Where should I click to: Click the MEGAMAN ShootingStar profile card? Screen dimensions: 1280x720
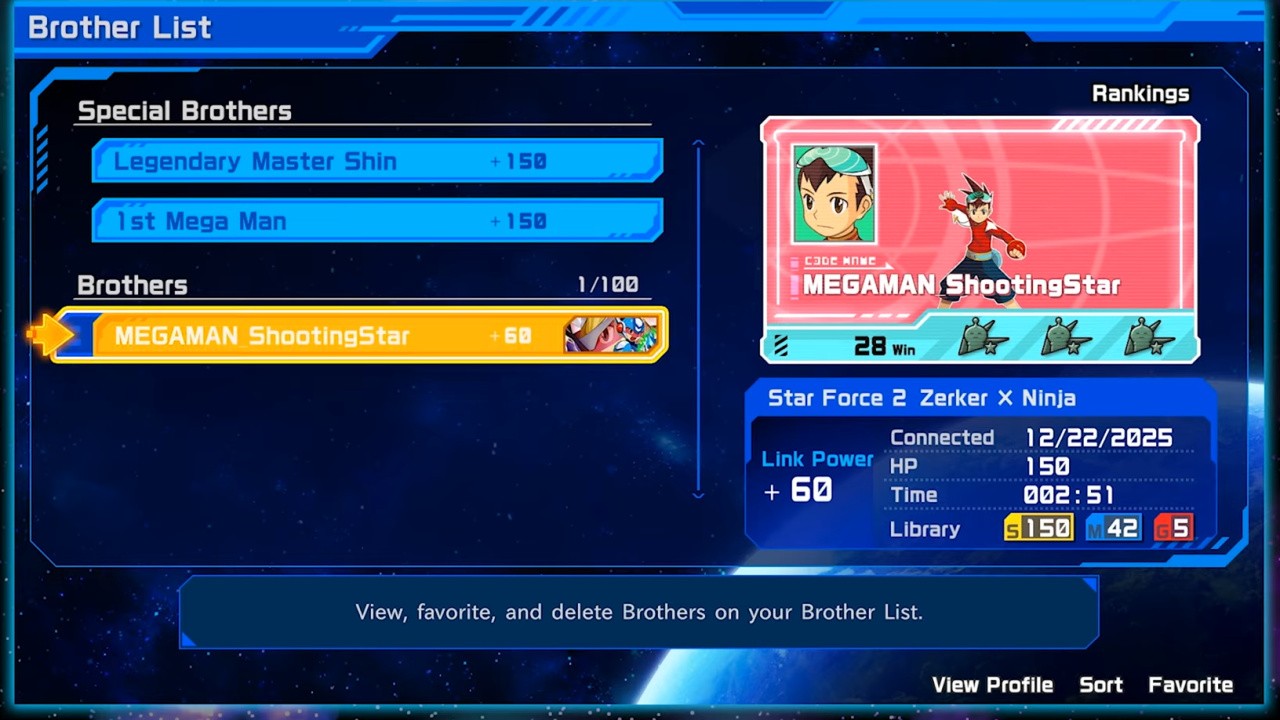coord(979,239)
